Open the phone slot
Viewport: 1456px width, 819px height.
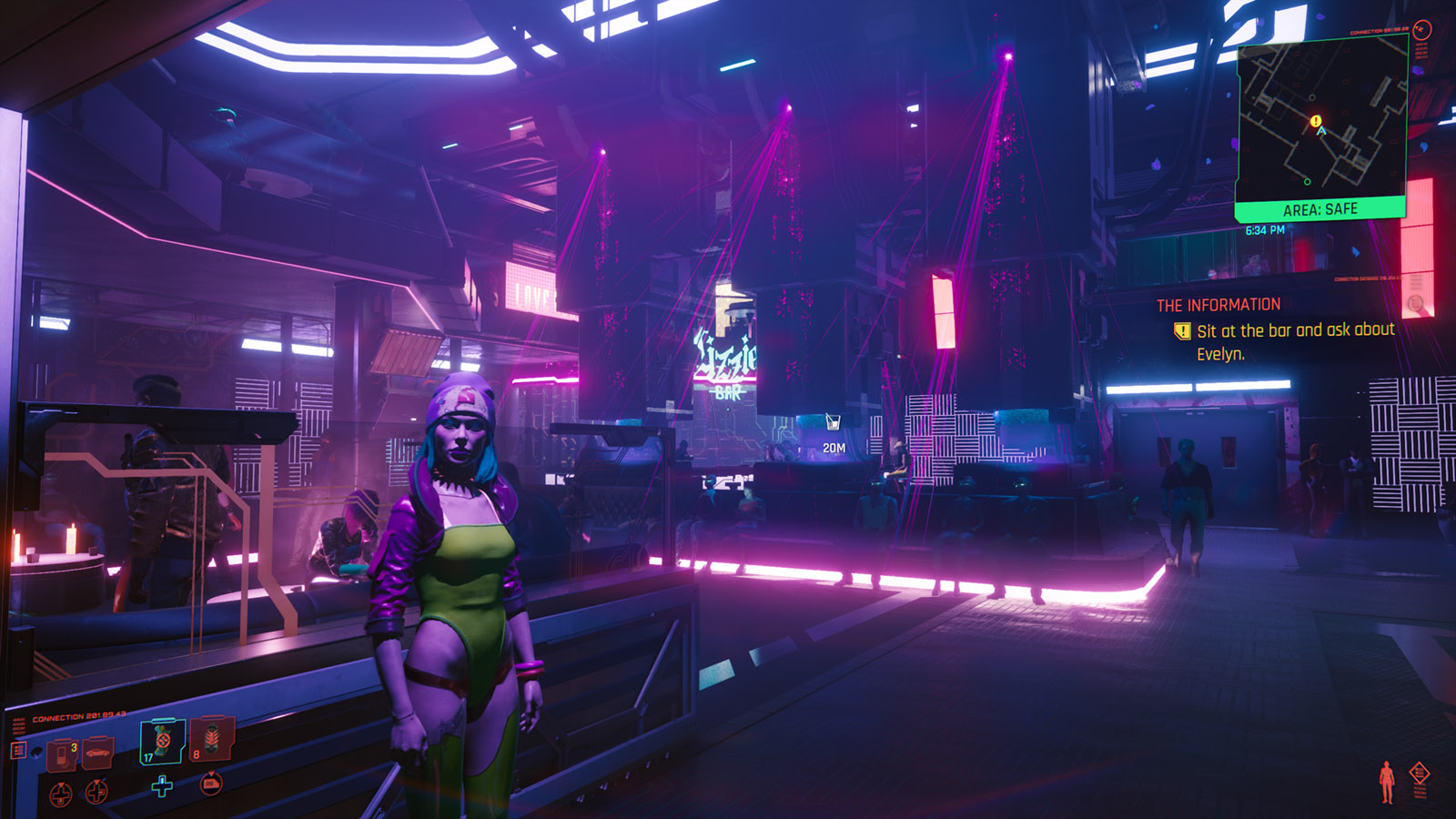click(62, 753)
